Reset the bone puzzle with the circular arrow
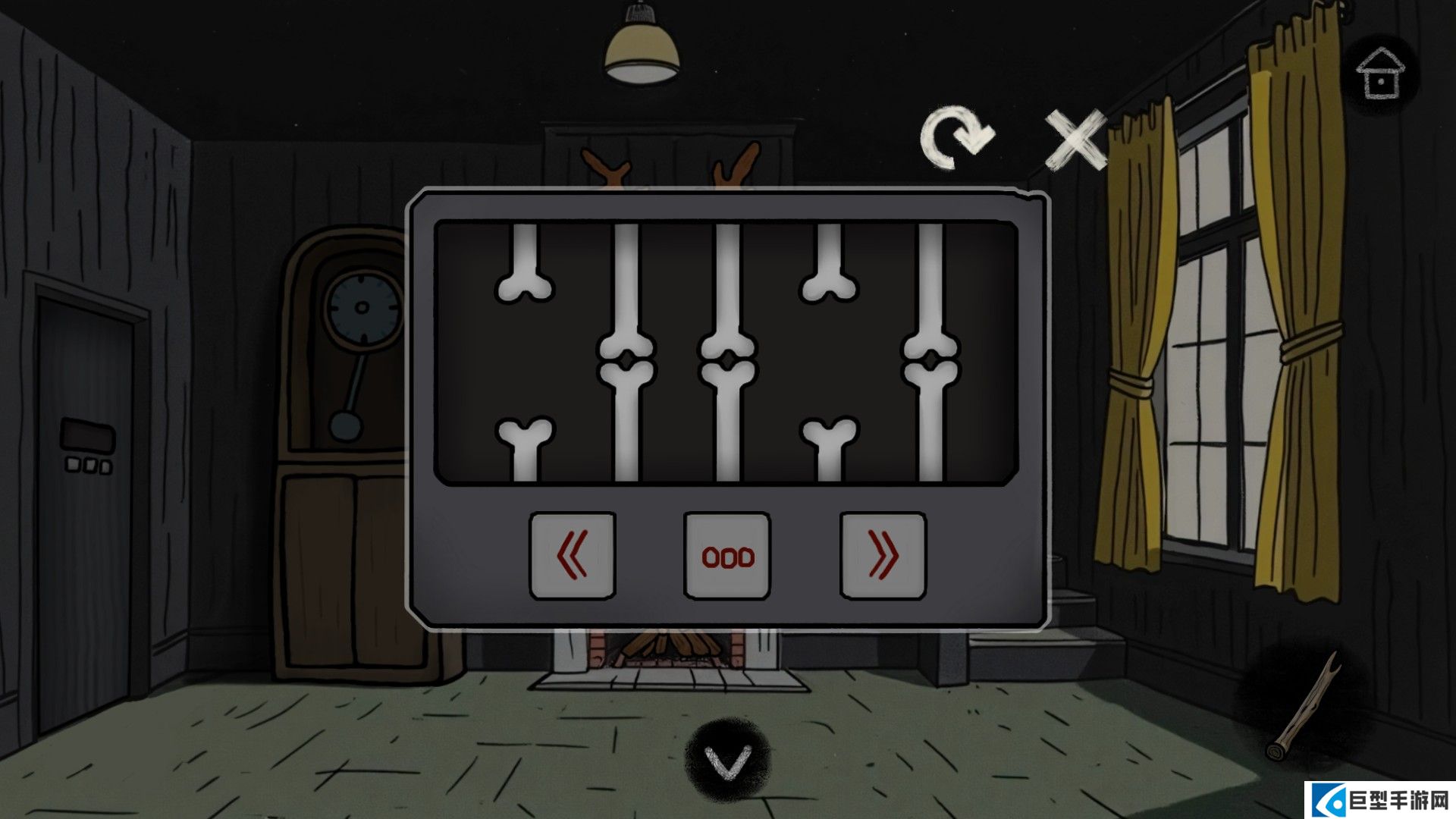 (x=956, y=139)
